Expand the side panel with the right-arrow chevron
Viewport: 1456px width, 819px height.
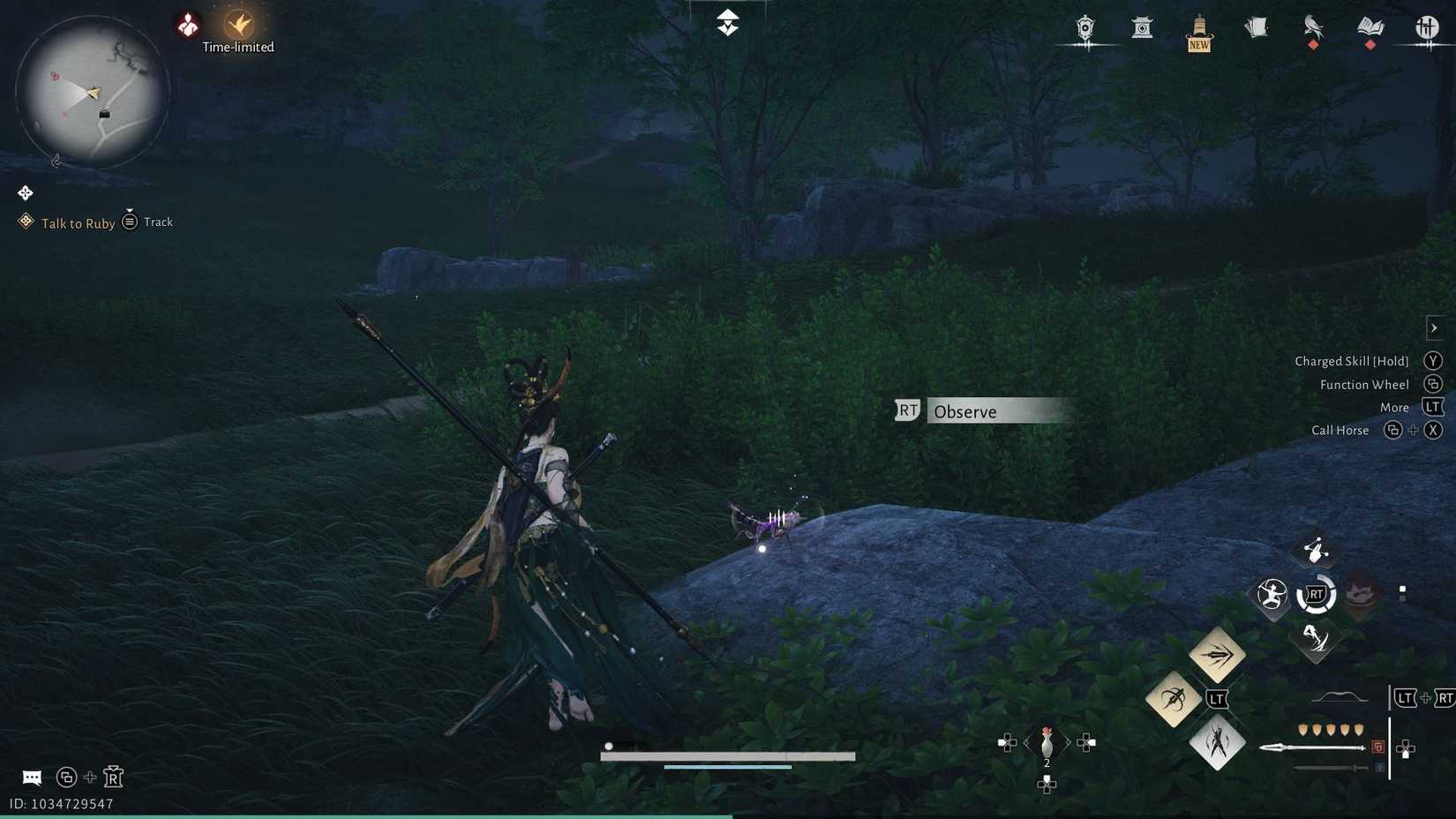[x=1433, y=327]
